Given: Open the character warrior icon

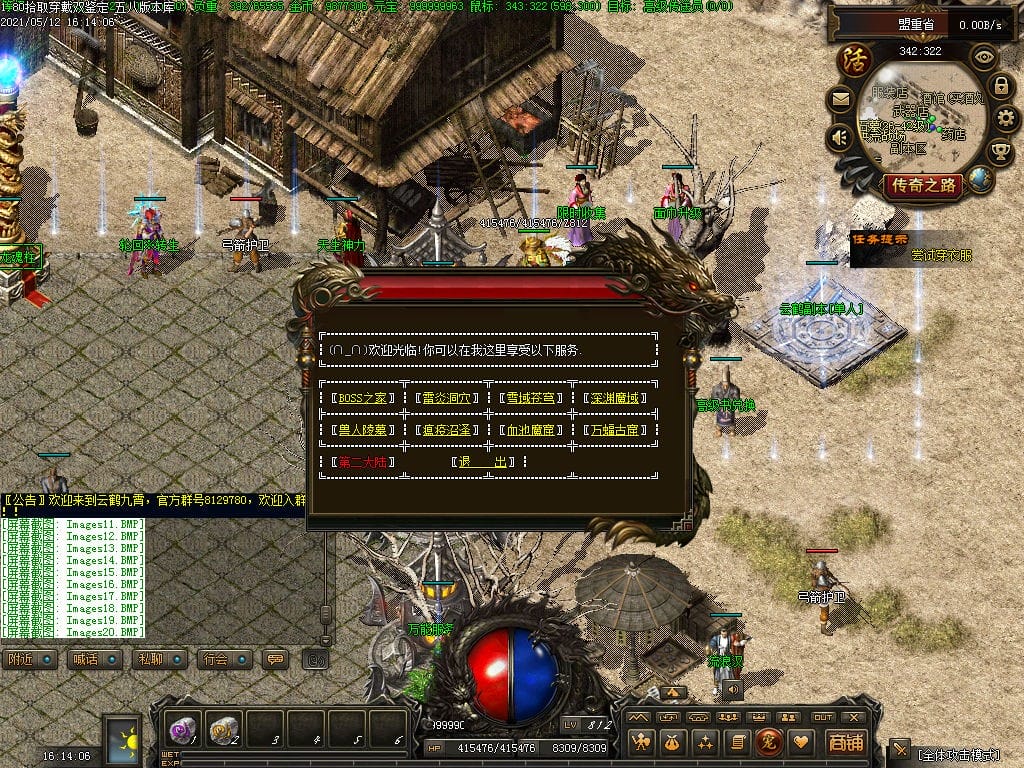Looking at the screenshot, I should (641, 742).
